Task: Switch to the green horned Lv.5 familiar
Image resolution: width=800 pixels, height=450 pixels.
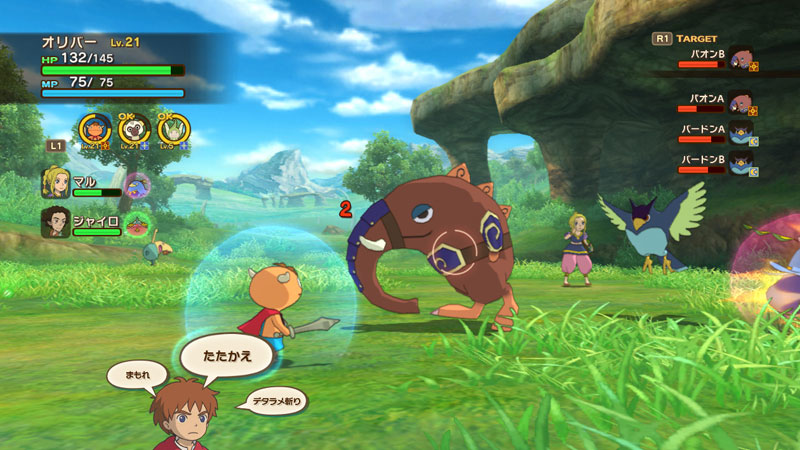Action: (x=172, y=130)
